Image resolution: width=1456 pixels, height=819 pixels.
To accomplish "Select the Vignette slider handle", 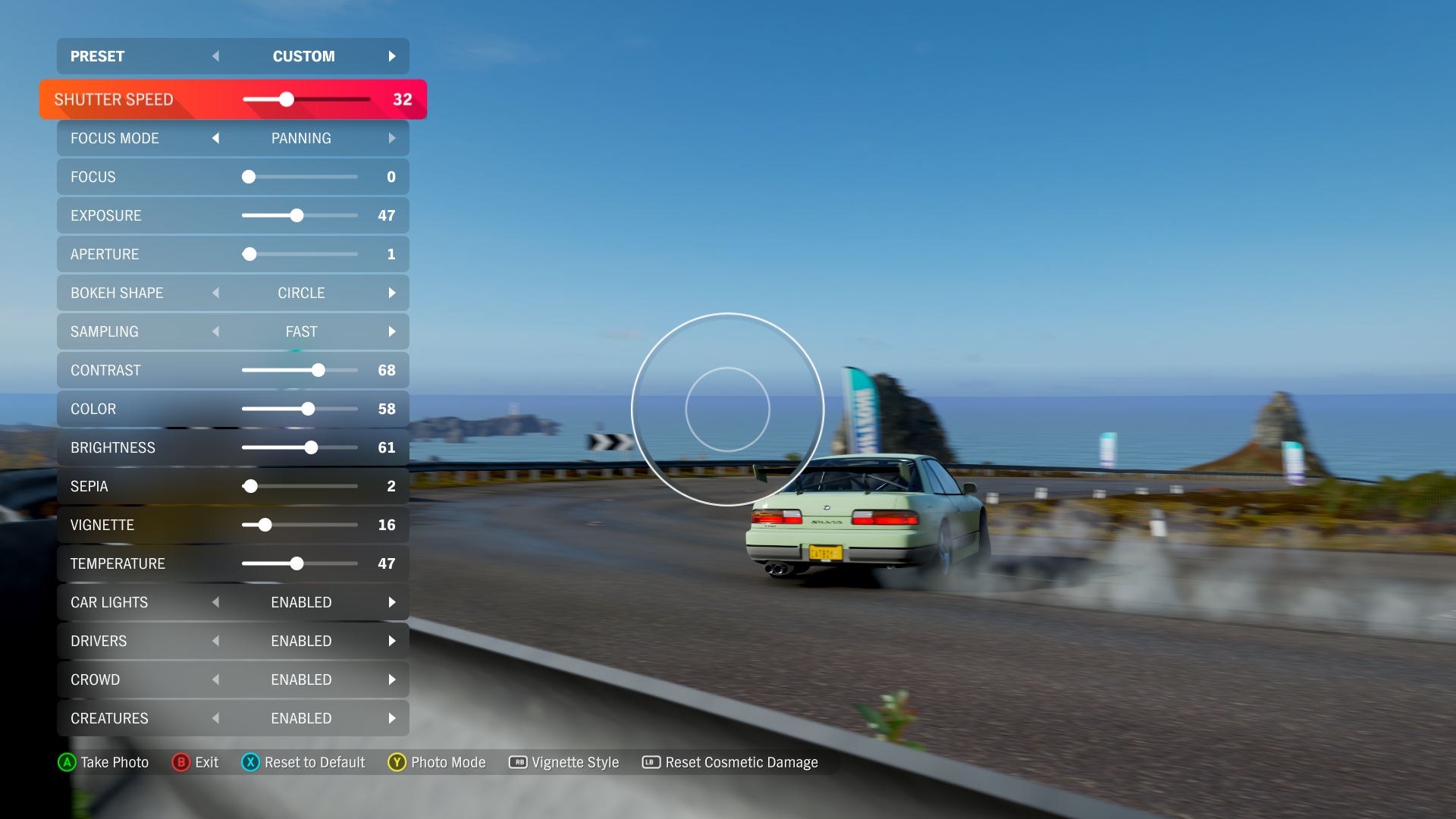I will pyautogui.click(x=265, y=525).
